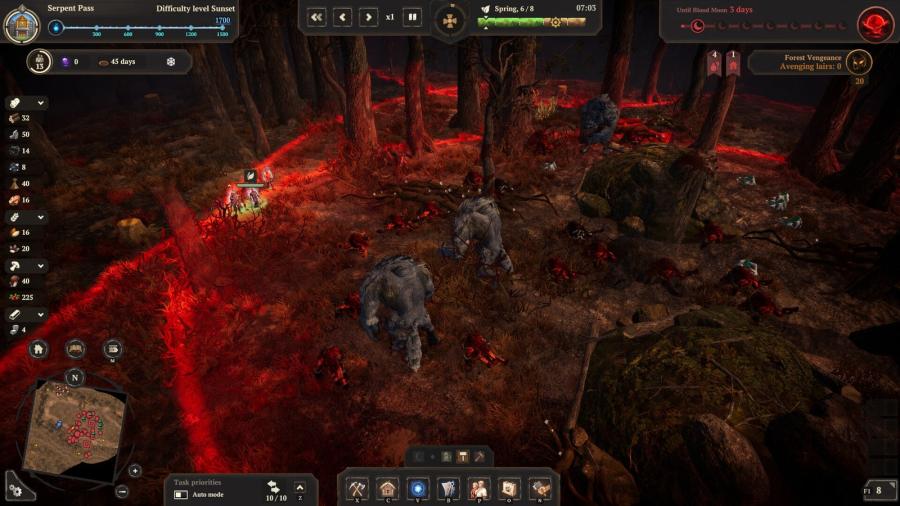Click the minimap terrain view
The width and height of the screenshot is (900, 506).
[x=75, y=425]
